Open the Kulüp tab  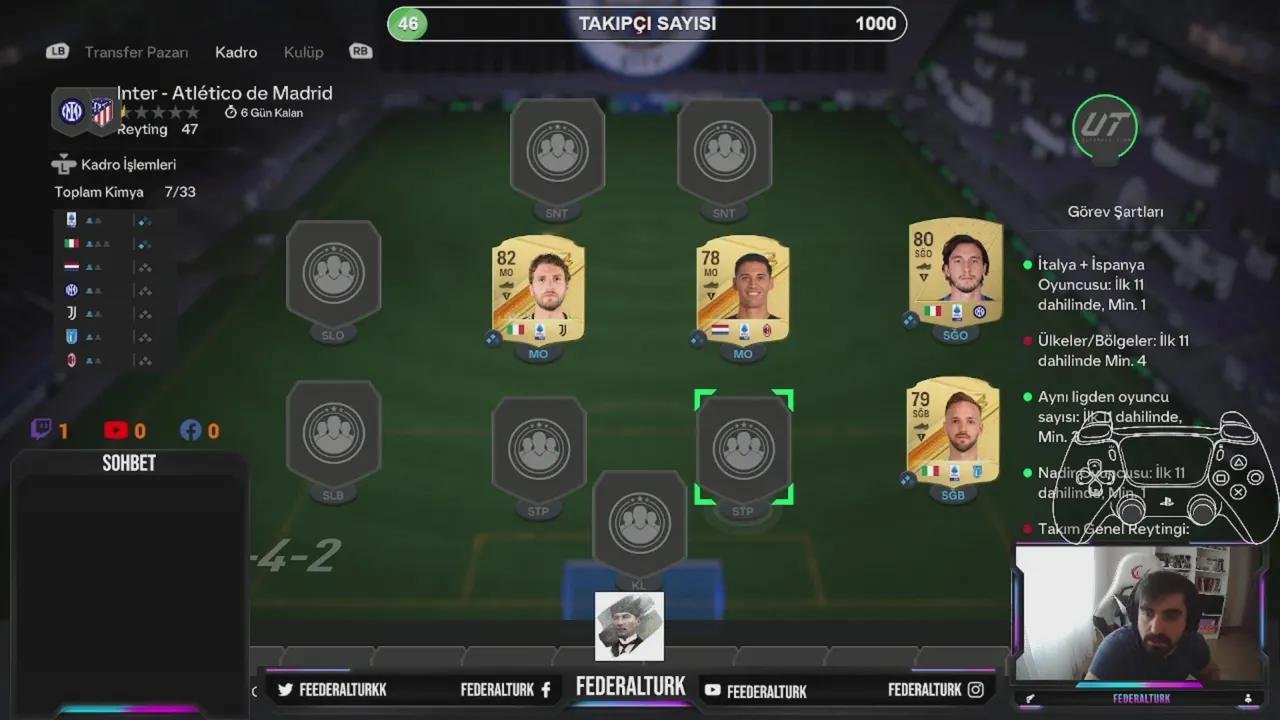click(303, 51)
